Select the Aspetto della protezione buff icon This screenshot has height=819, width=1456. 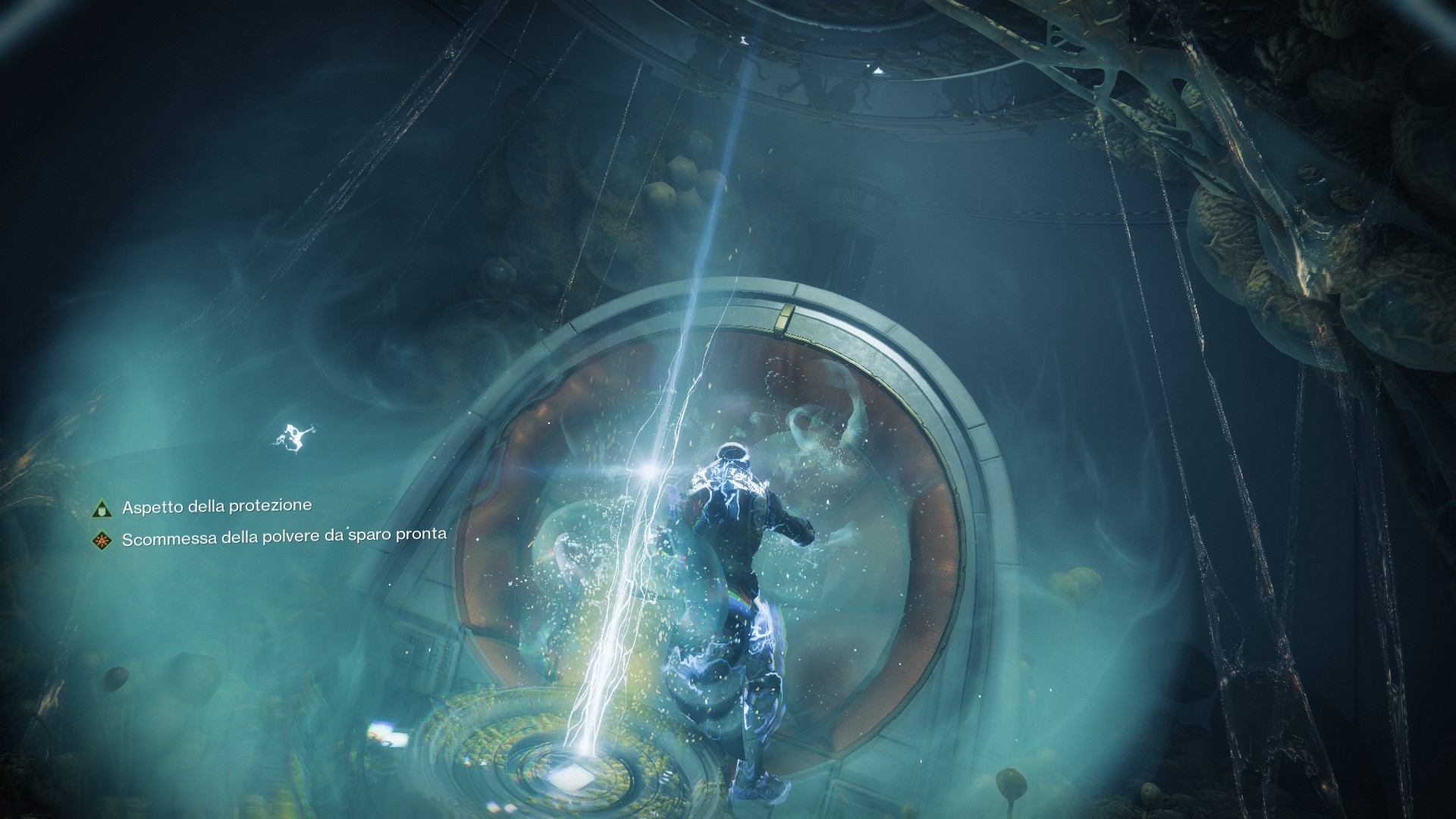(100, 509)
